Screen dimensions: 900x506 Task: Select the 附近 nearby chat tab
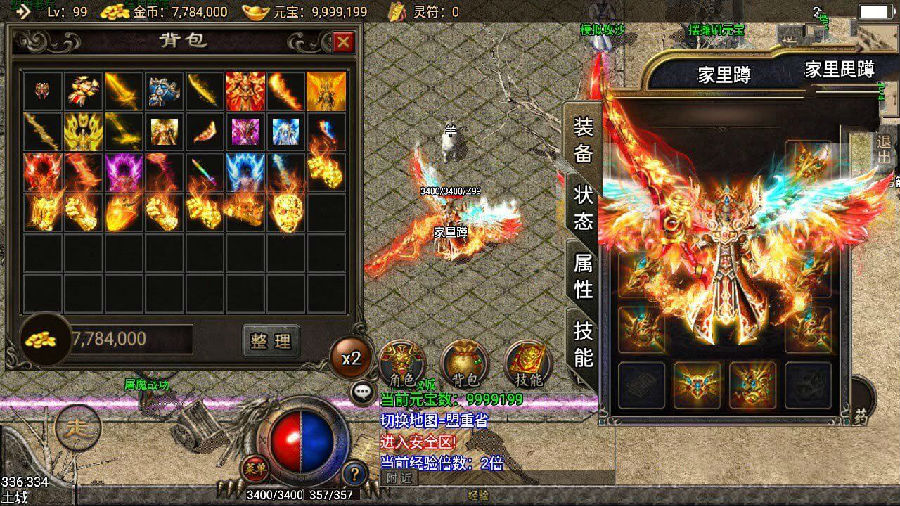[398, 478]
